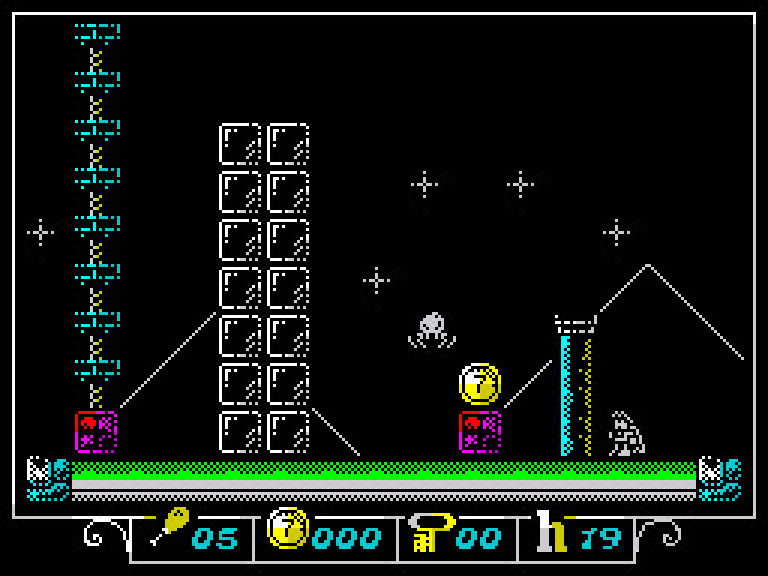Click the golden key icon
The width and height of the screenshot is (768, 576).
click(430, 531)
